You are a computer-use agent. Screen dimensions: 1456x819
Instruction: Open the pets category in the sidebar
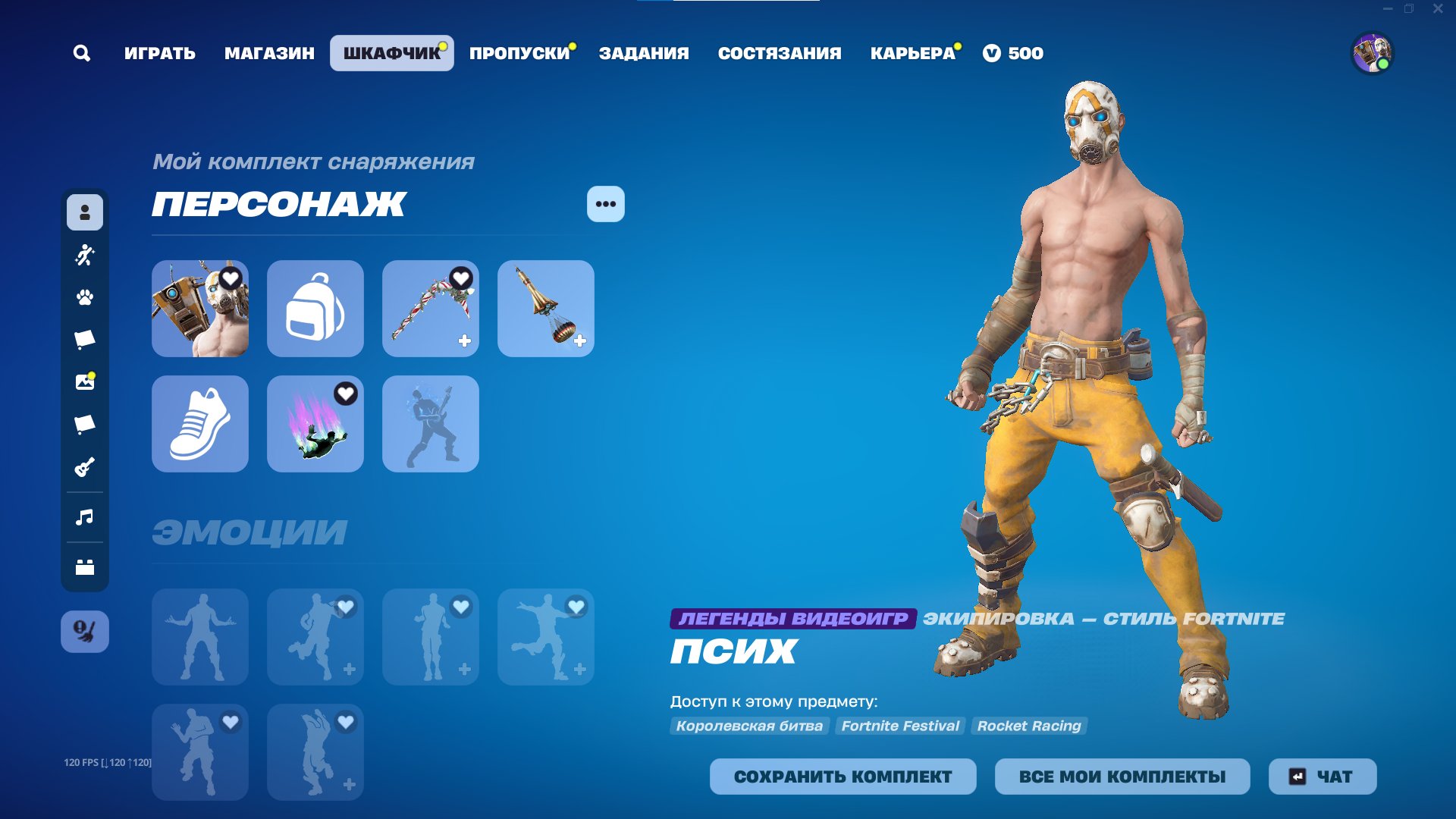tap(84, 297)
